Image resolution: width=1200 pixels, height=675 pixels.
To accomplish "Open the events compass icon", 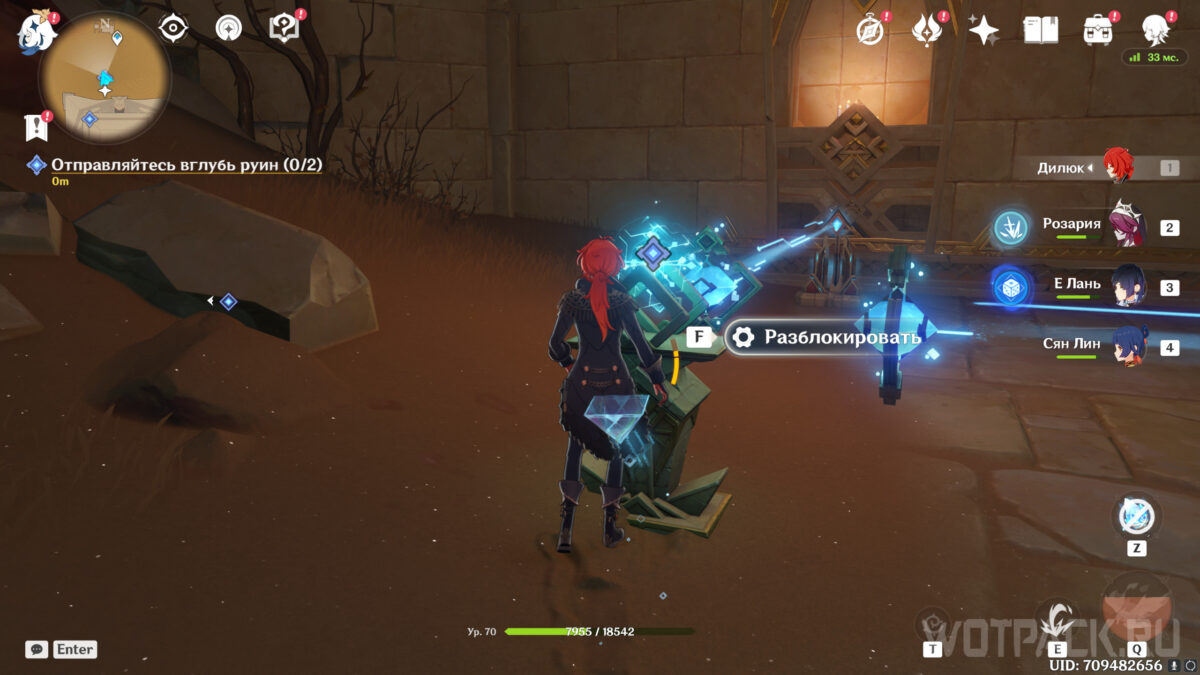I will 871,30.
